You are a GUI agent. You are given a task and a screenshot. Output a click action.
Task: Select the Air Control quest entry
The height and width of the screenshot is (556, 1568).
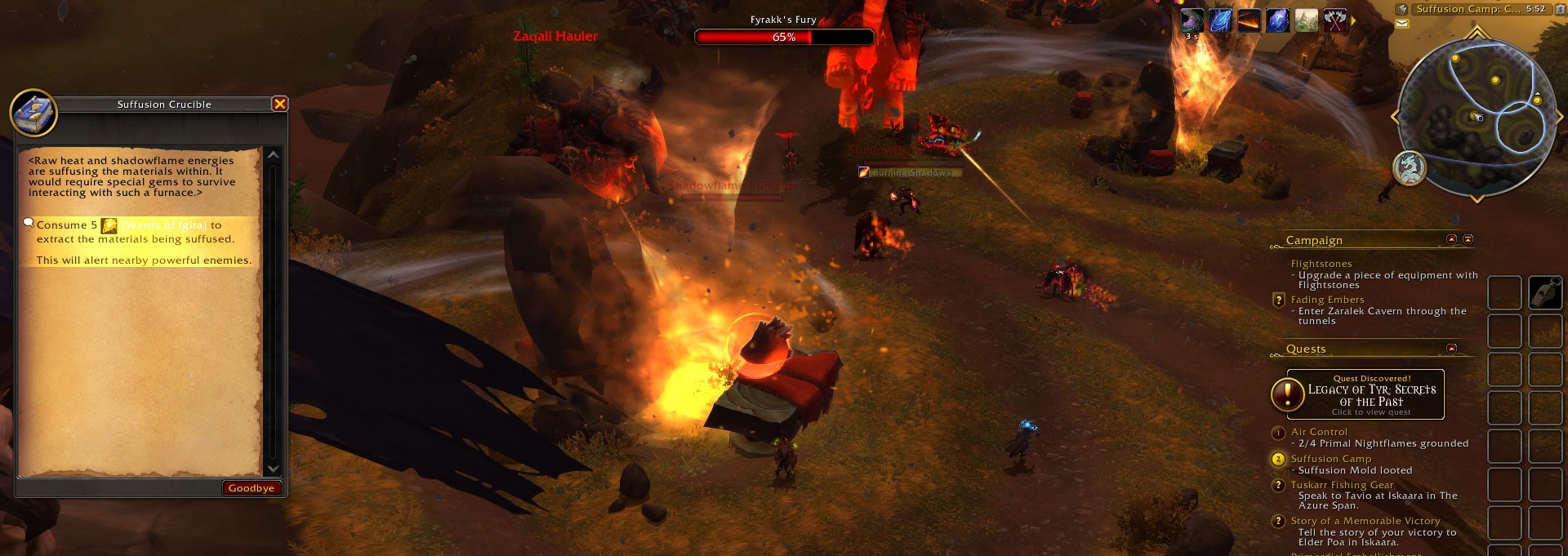[1319, 432]
